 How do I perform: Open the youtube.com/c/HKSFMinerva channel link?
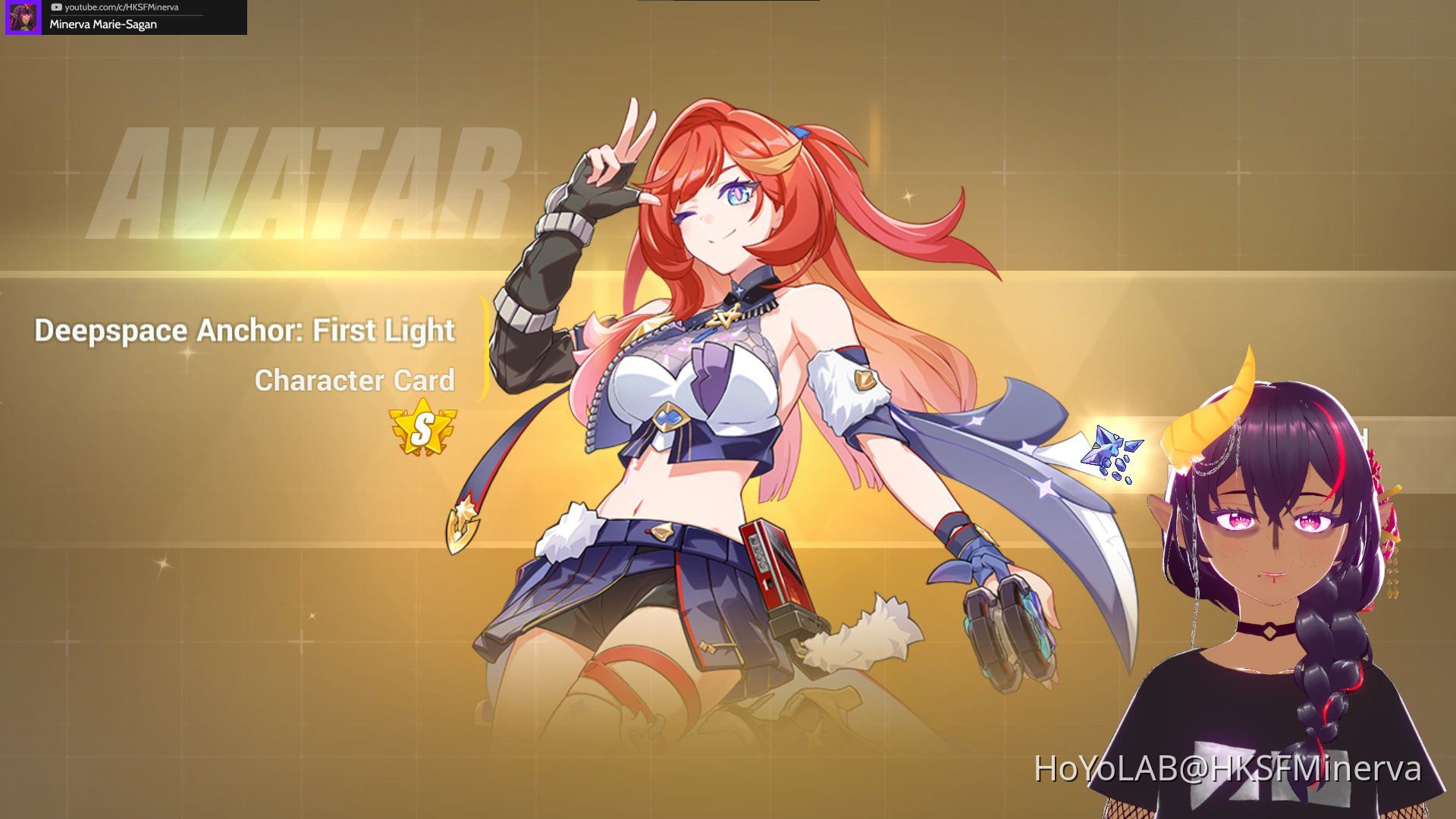pos(121,7)
